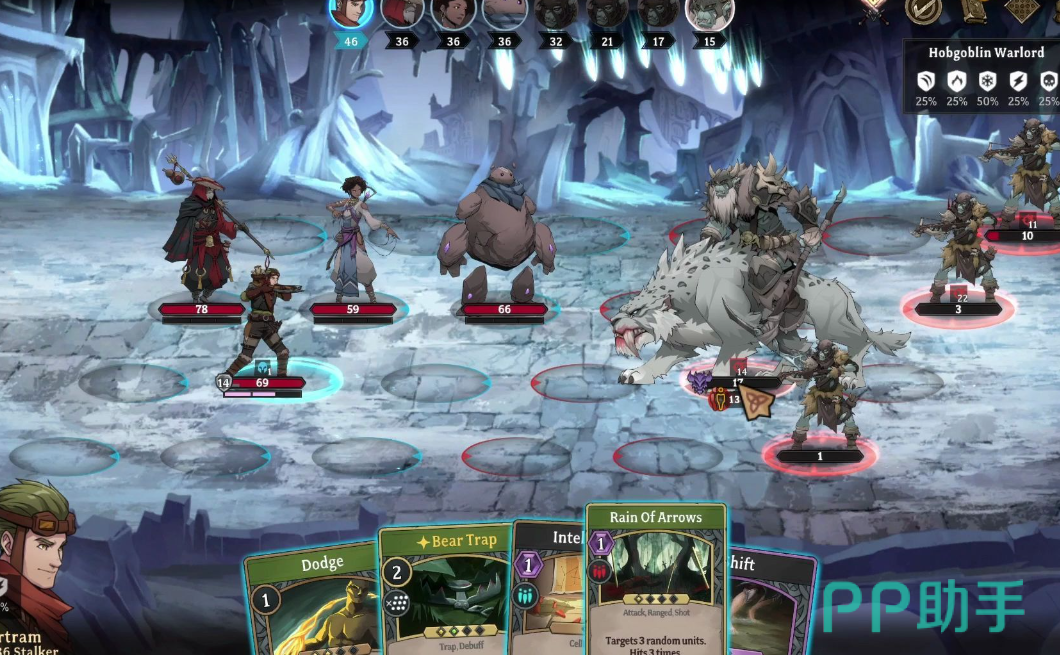Open the crossed swords icon at top
Viewport: 1060px width, 655px height.
coord(875,9)
